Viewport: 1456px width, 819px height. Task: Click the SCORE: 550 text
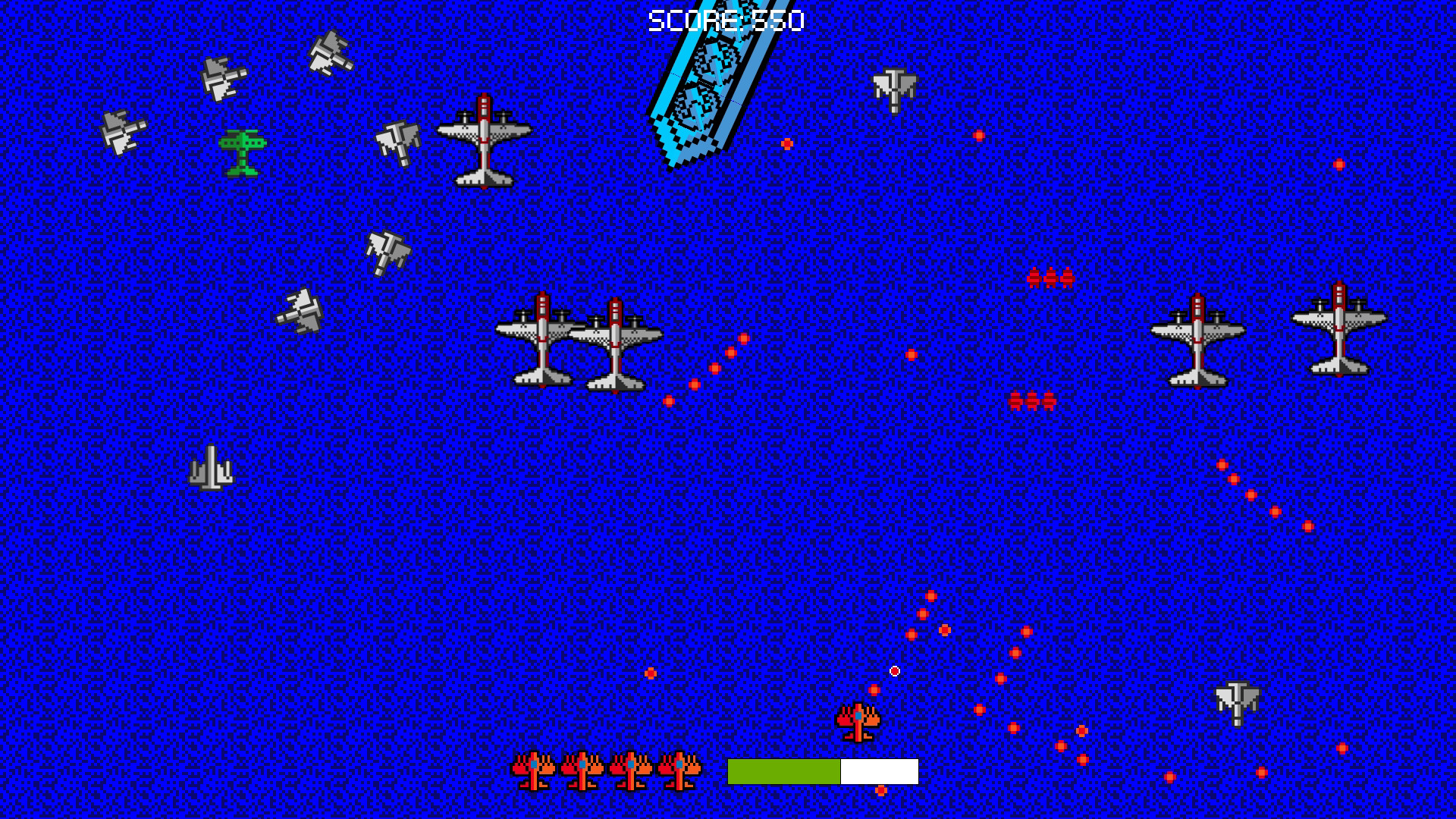pos(726,19)
